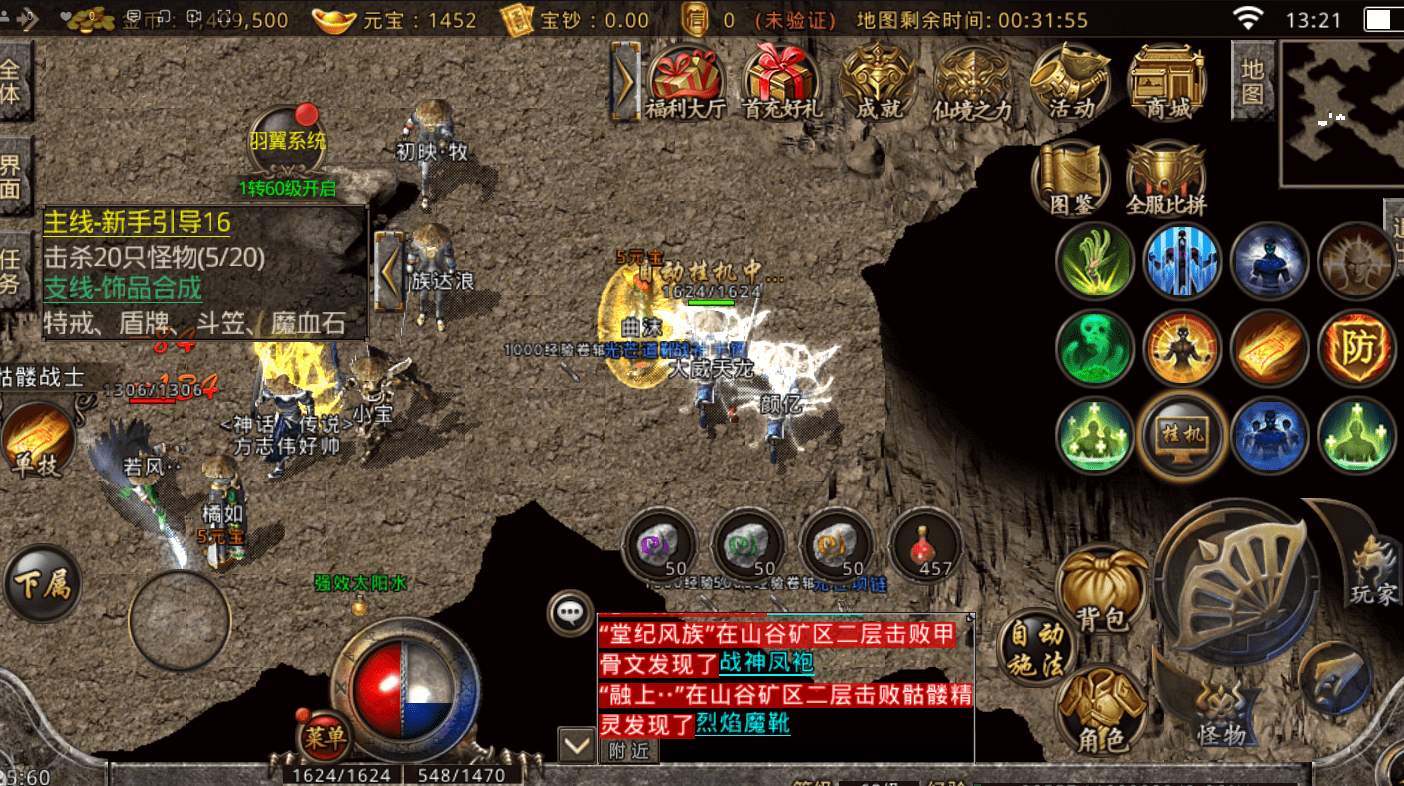Open the 首充好礼 first-recharge gift
Viewport: 1404px width, 786px height.
(x=781, y=82)
